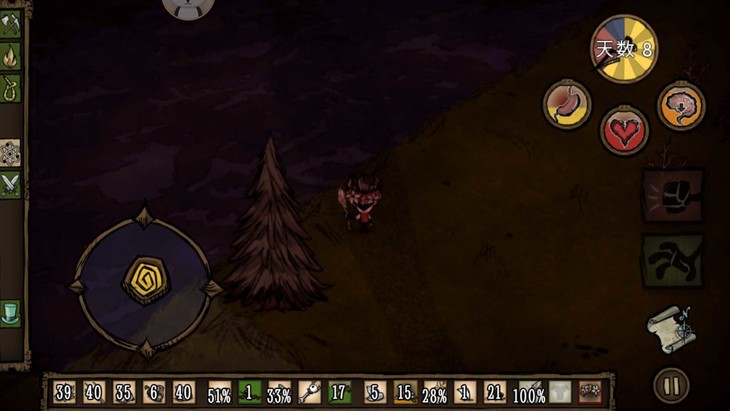Open the crossed swords Fight tab
Screen dimensions: 730x411
coord(11,184)
